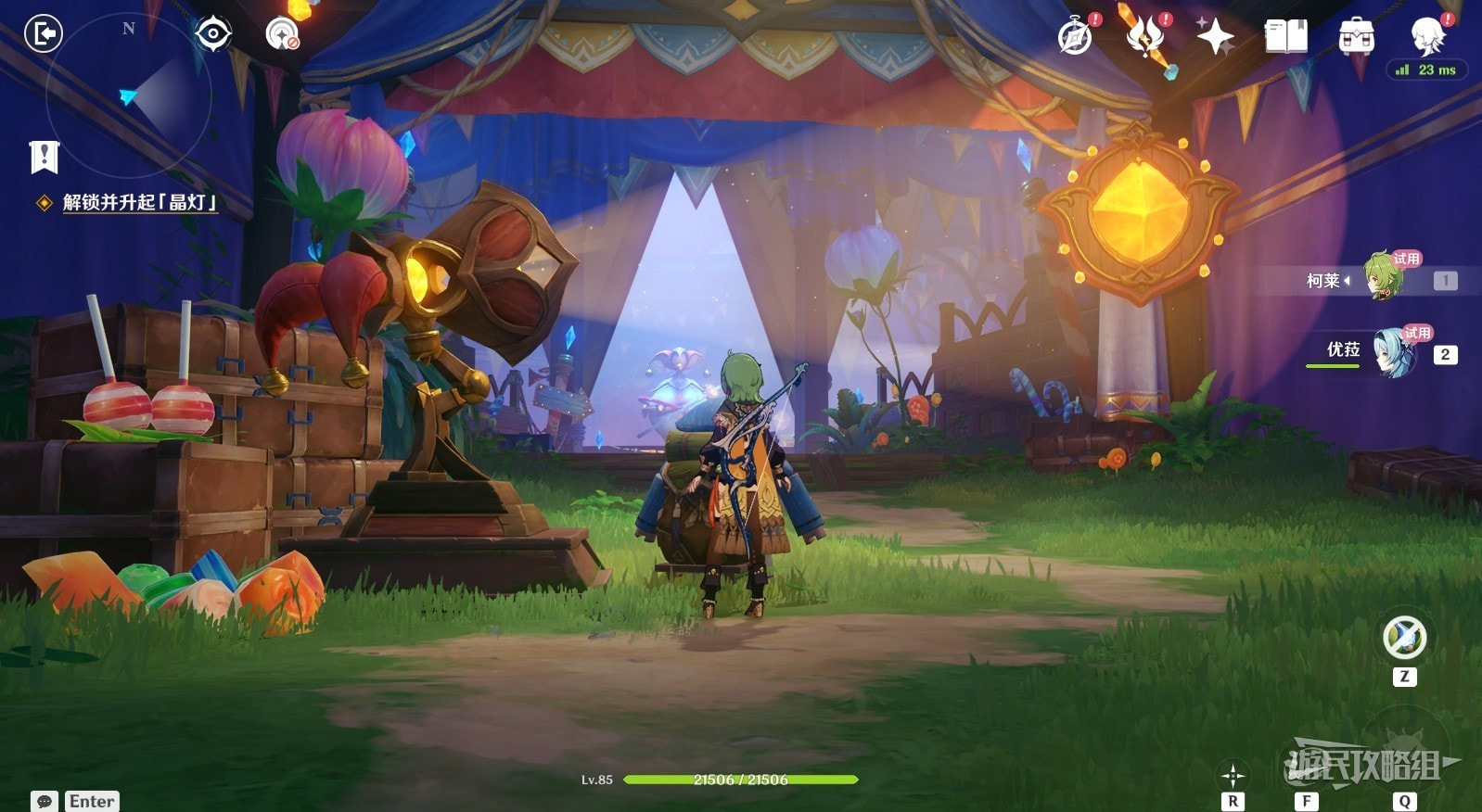This screenshot has width=1482, height=812.
Task: Click the crosshair sparkle aim icon
Action: click(1233, 776)
